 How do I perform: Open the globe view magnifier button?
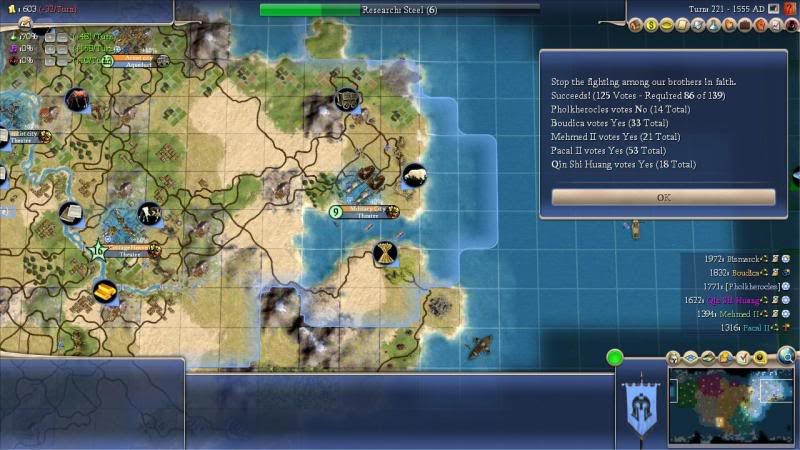click(788, 356)
